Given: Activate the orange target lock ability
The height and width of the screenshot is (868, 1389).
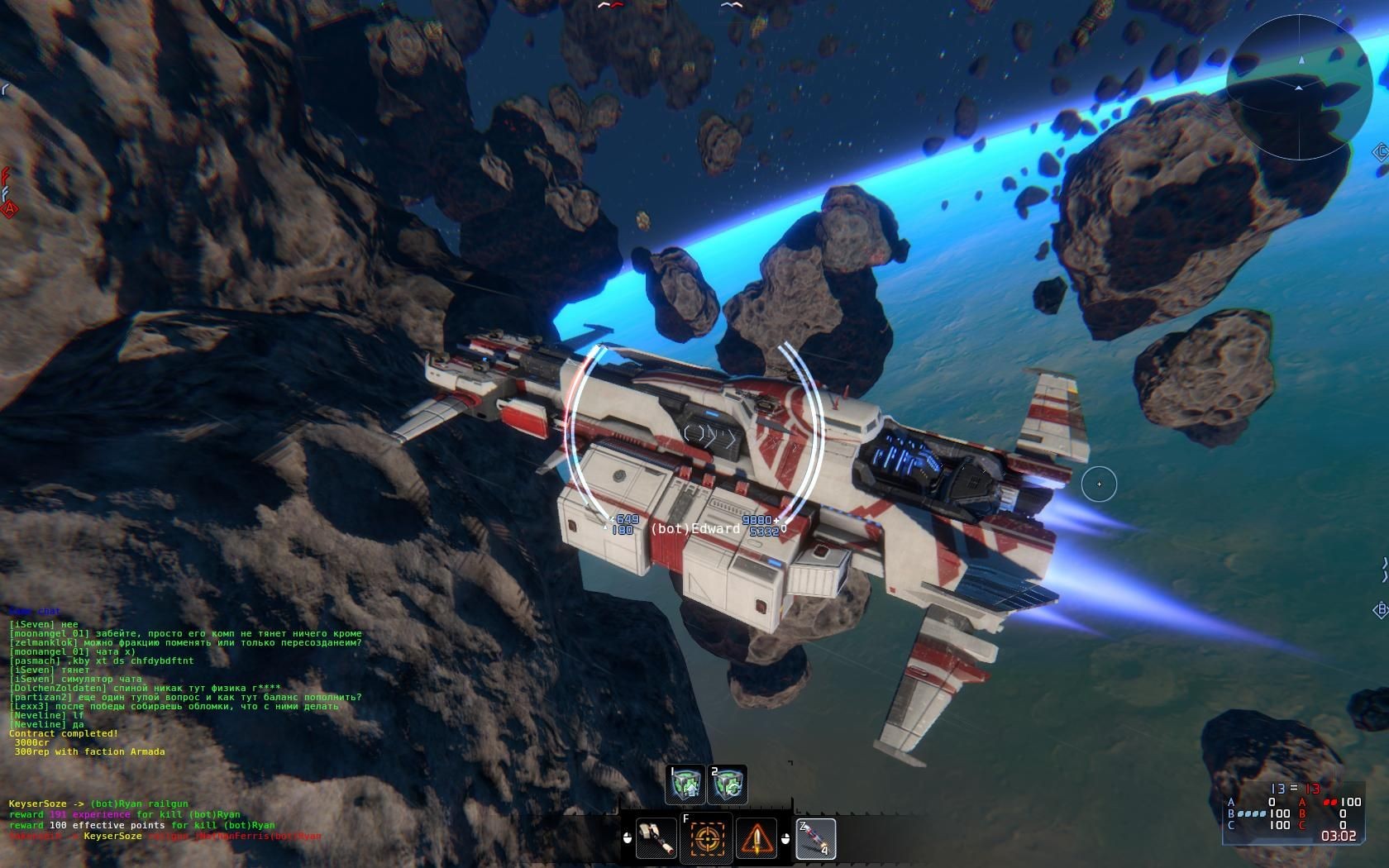Looking at the screenshot, I should coord(707,837).
